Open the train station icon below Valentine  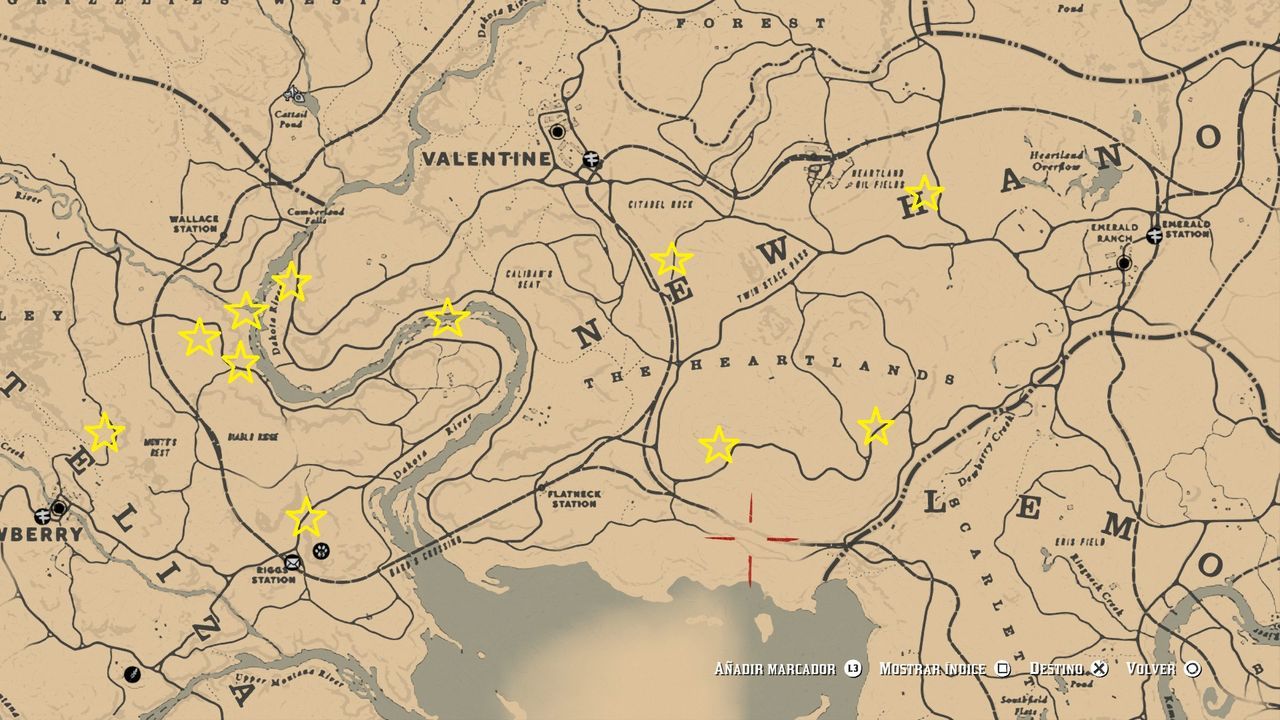click(x=592, y=160)
